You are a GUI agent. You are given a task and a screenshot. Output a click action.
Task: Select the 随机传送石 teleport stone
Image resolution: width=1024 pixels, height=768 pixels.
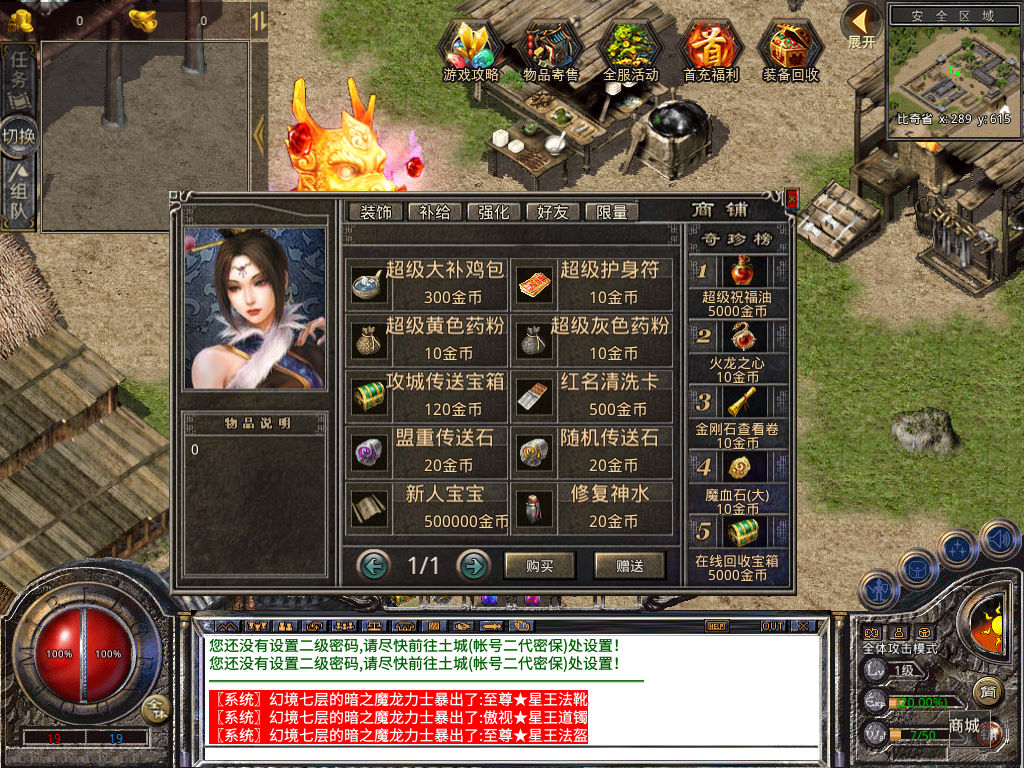tap(594, 451)
